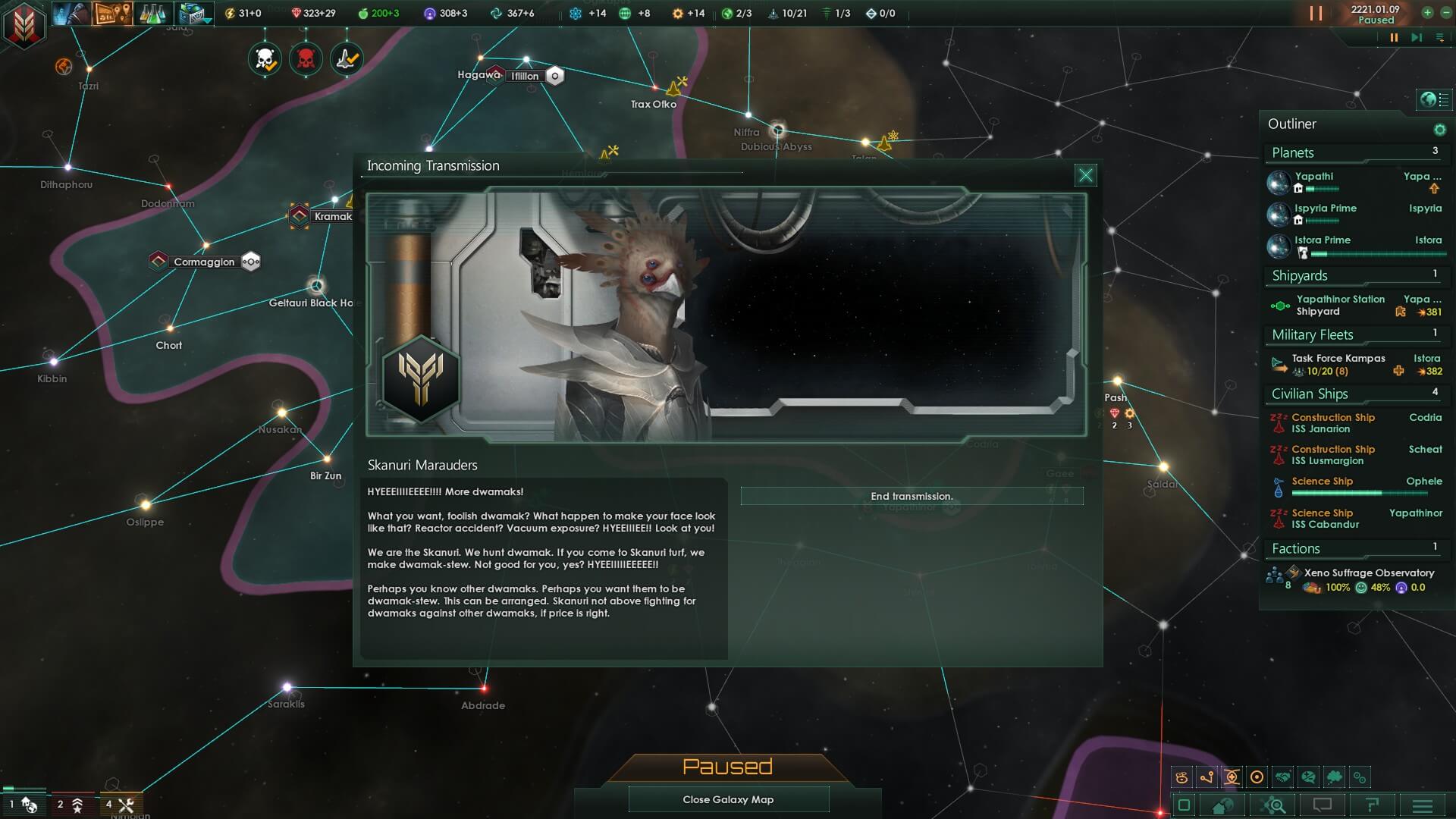Open Outliner settings gear

pyautogui.click(x=1439, y=130)
